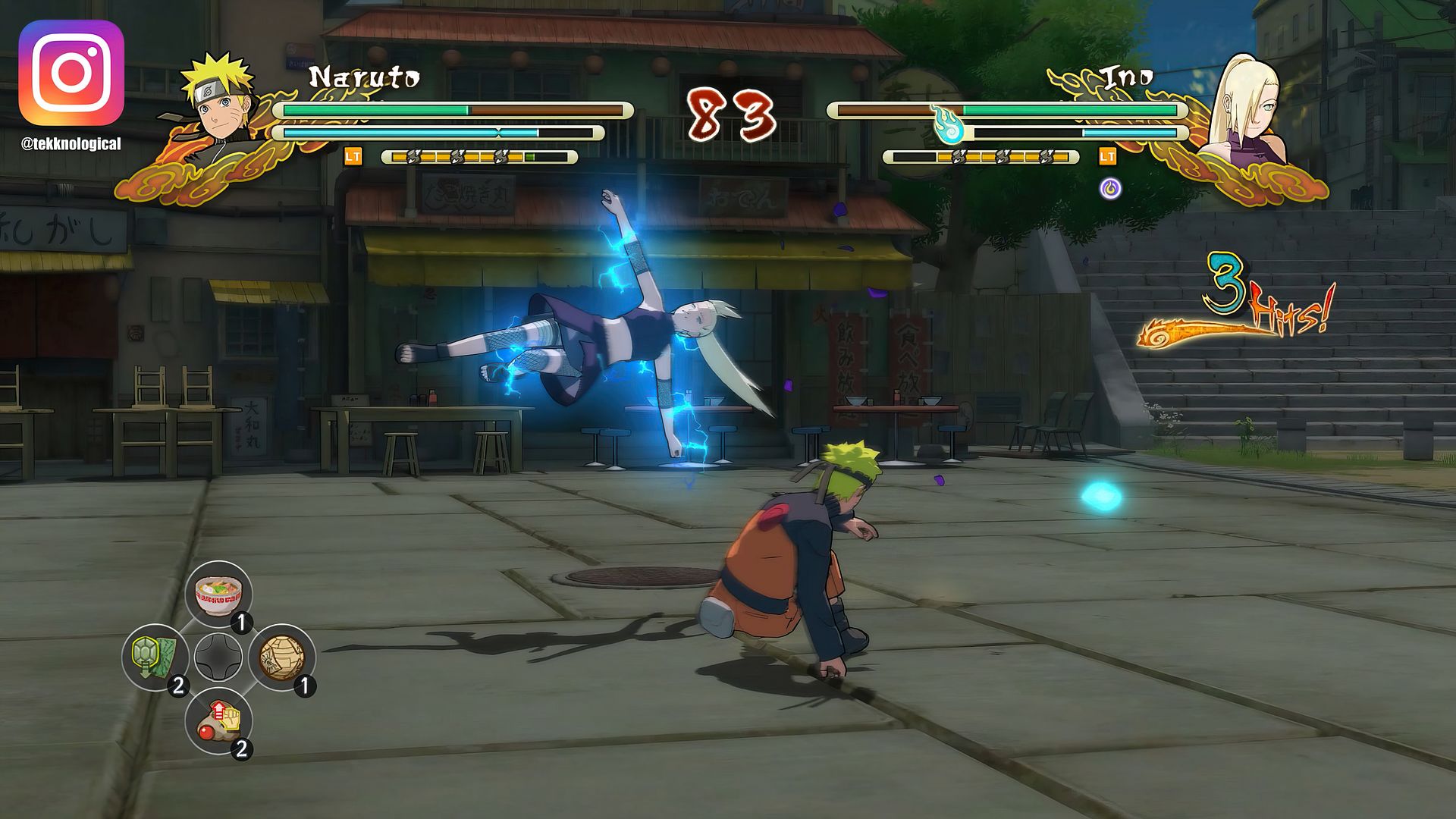Image resolution: width=1456 pixels, height=819 pixels.
Task: Click the Ino name label
Action: point(1125,76)
